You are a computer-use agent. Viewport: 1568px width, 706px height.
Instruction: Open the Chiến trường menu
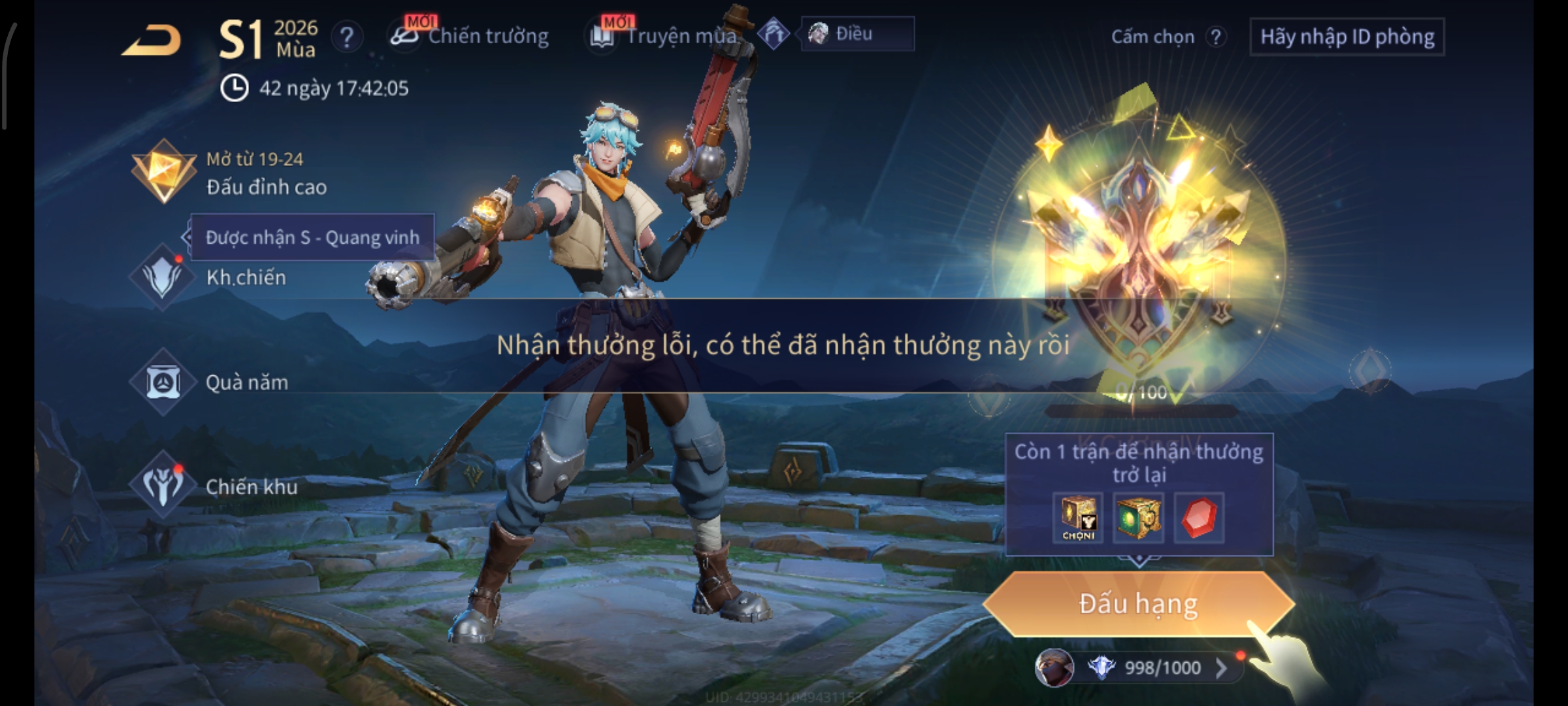point(470,36)
